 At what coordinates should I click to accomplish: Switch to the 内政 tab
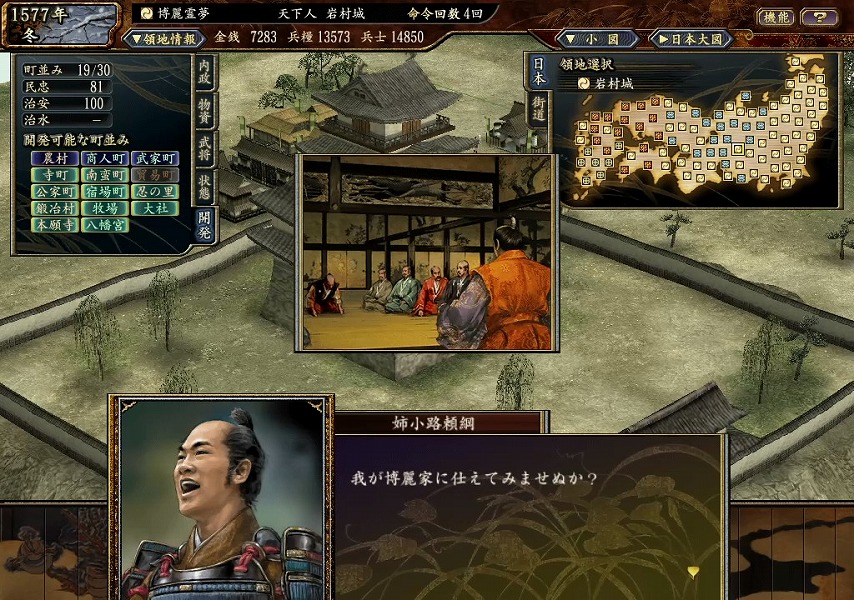point(204,72)
